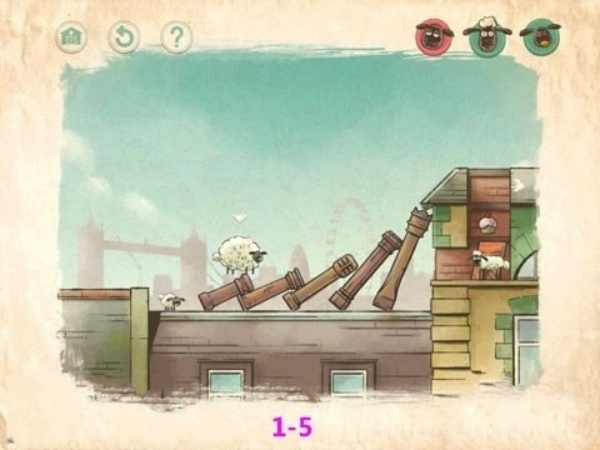Open the question mark help
The image size is (600, 450).
click(x=176, y=37)
